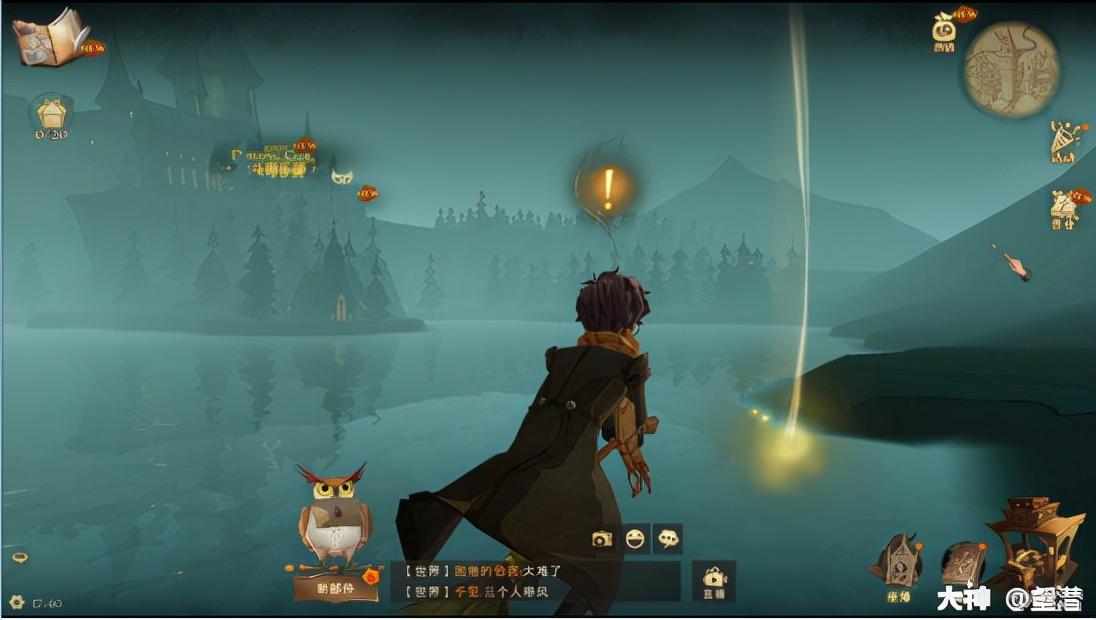Select the golden mask icon near the castle
Screen dimensions: 1096x620
pyautogui.click(x=342, y=176)
